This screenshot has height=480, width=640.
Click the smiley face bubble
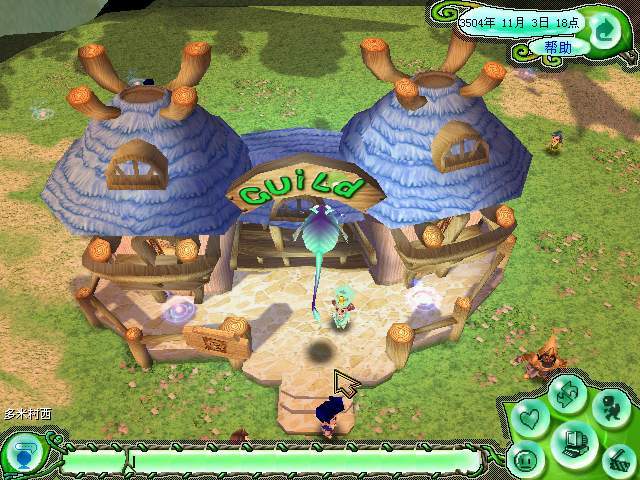tap(526, 459)
